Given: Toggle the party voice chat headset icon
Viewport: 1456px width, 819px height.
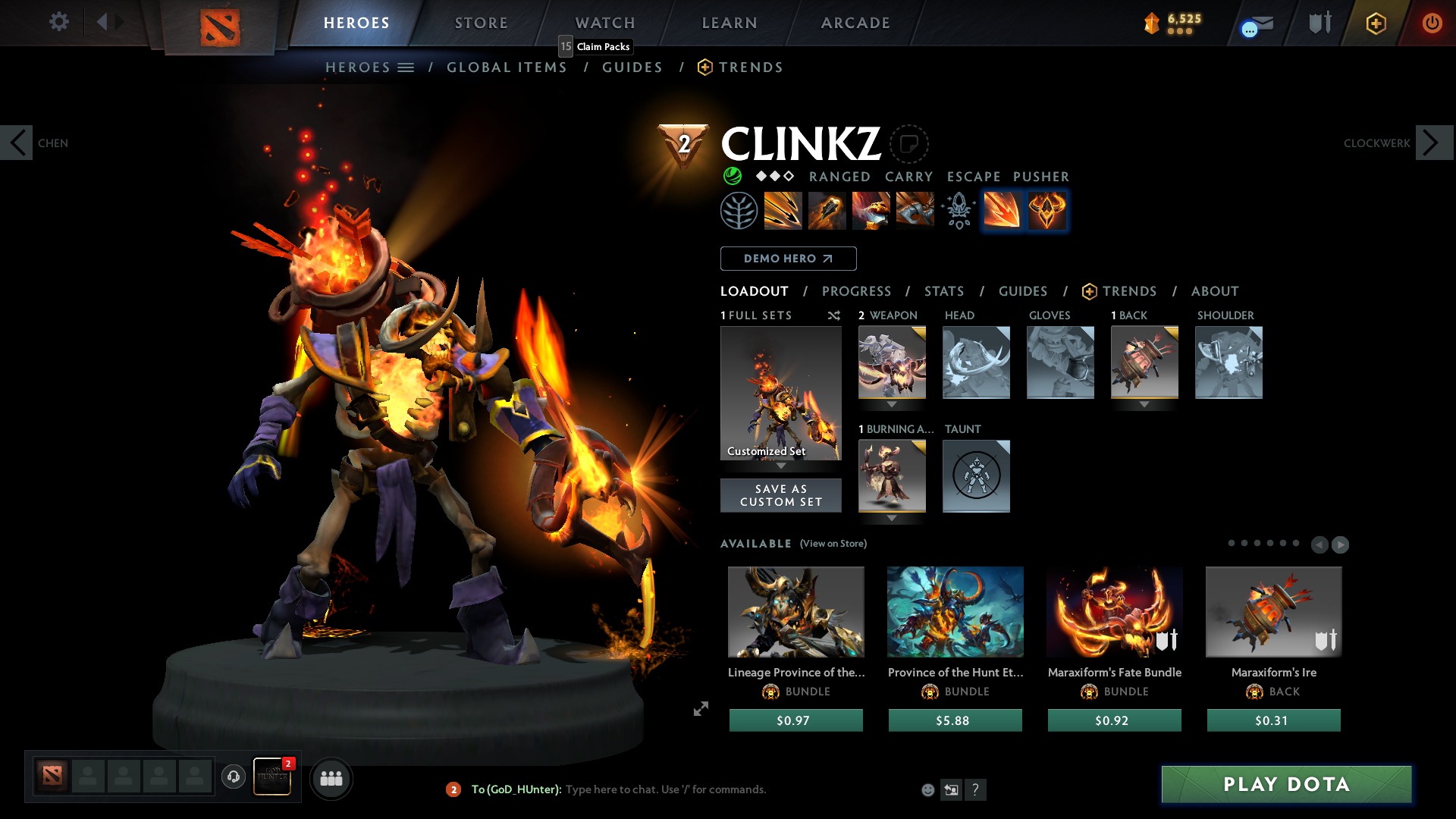Looking at the screenshot, I should pos(233,777).
